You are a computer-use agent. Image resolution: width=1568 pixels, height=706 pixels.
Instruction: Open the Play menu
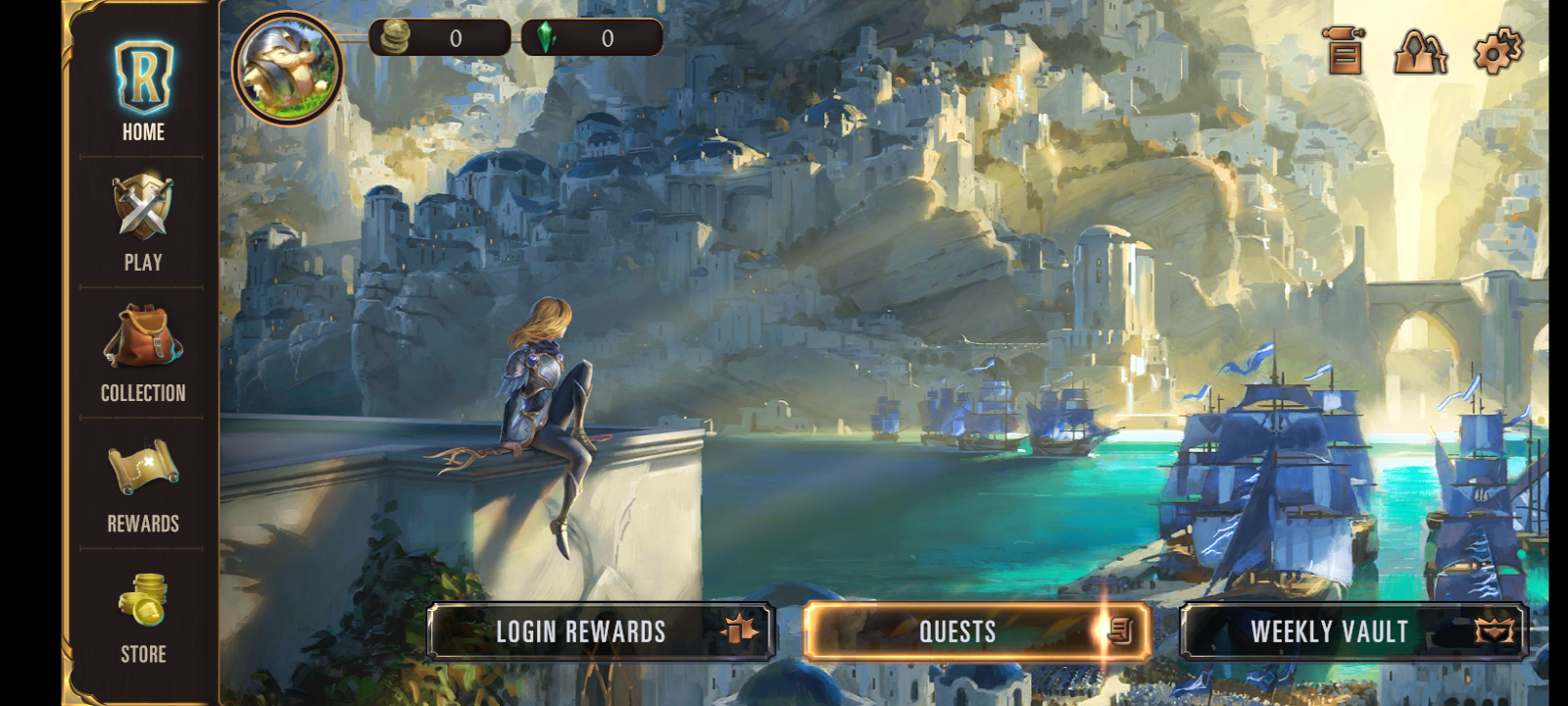click(143, 222)
